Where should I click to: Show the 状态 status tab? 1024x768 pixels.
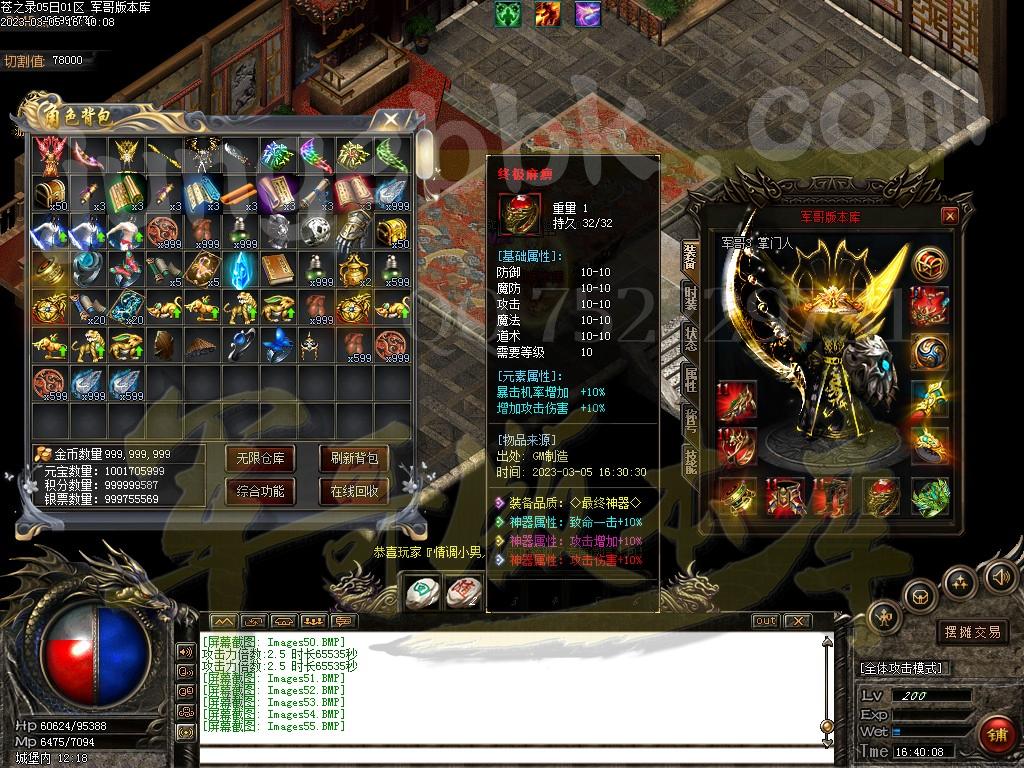click(x=690, y=336)
